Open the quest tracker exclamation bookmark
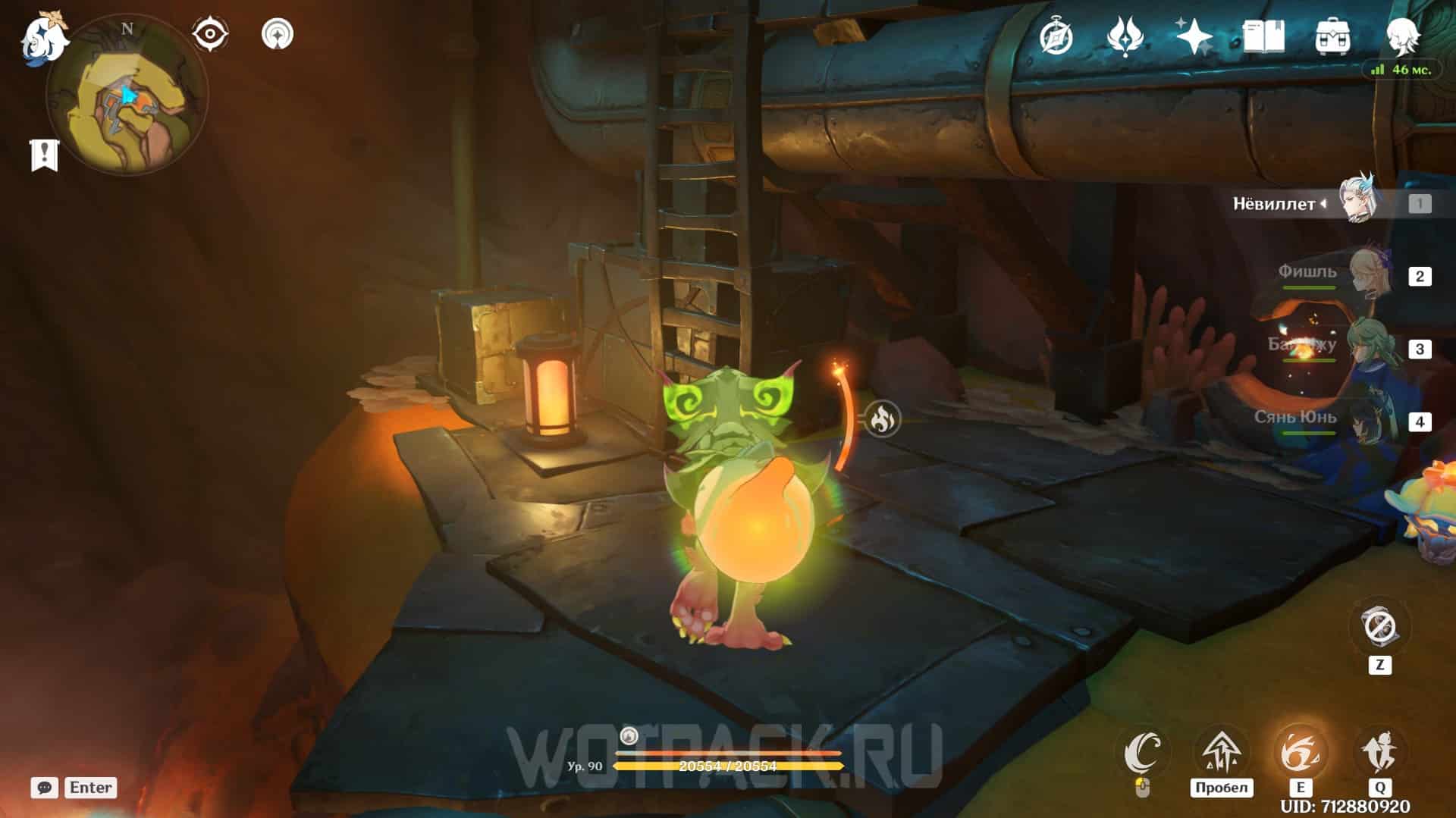The width and height of the screenshot is (1456, 818). (45, 155)
